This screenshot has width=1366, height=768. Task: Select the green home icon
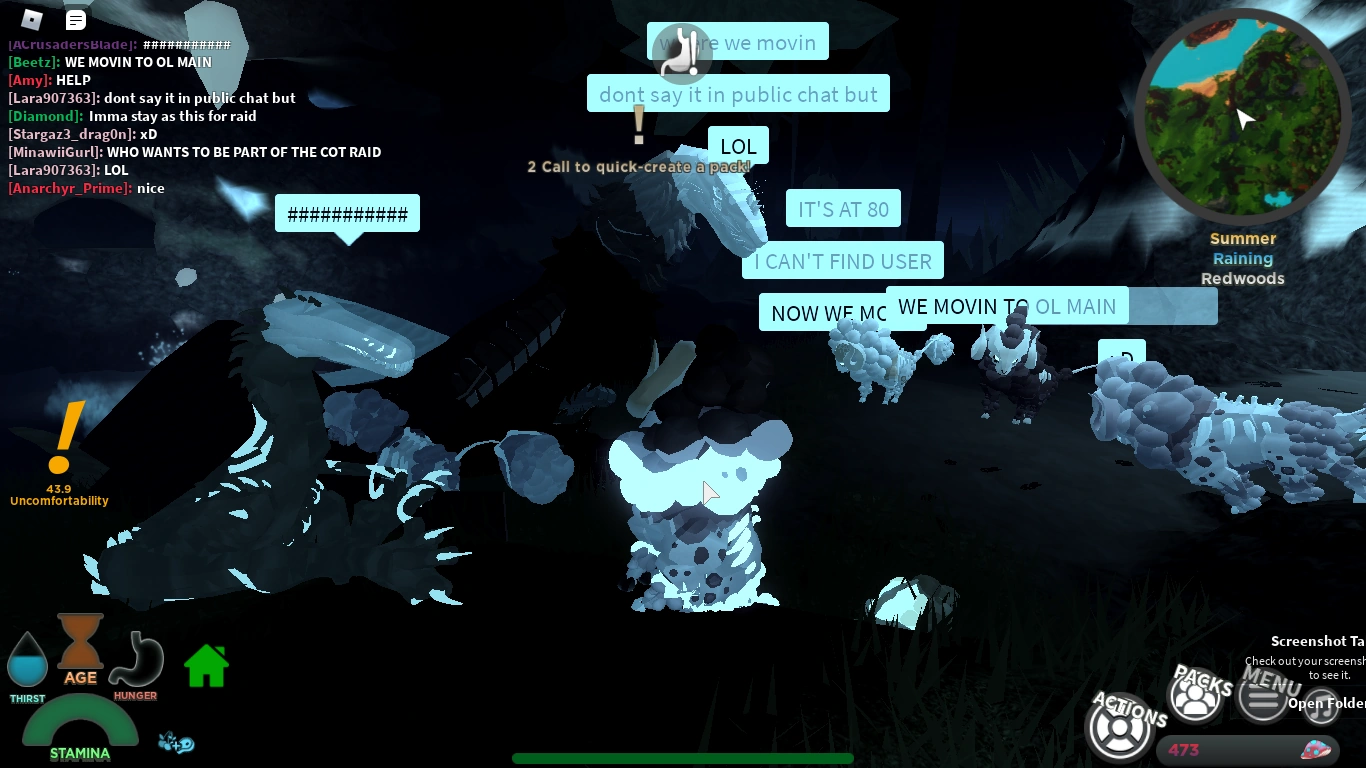point(206,664)
